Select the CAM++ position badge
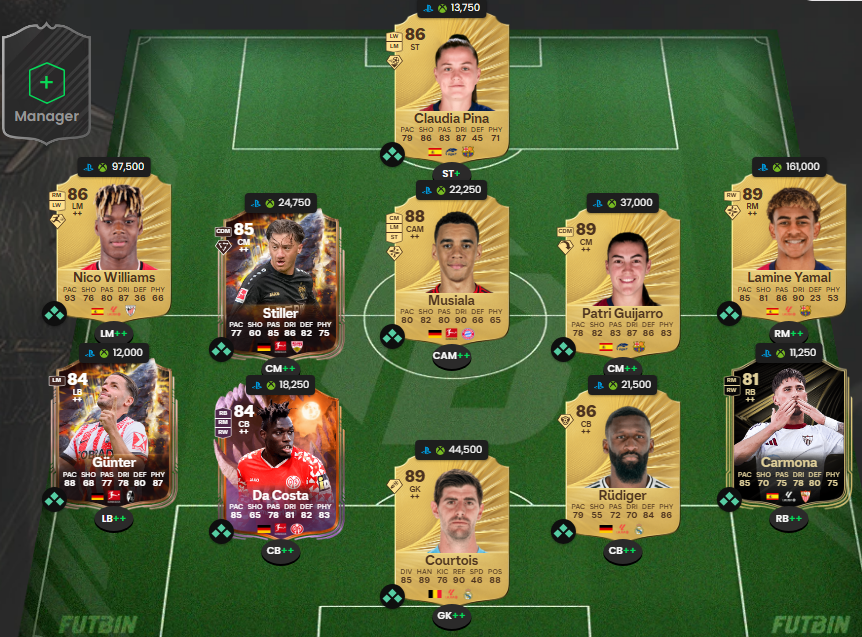The image size is (862, 637). pos(451,355)
